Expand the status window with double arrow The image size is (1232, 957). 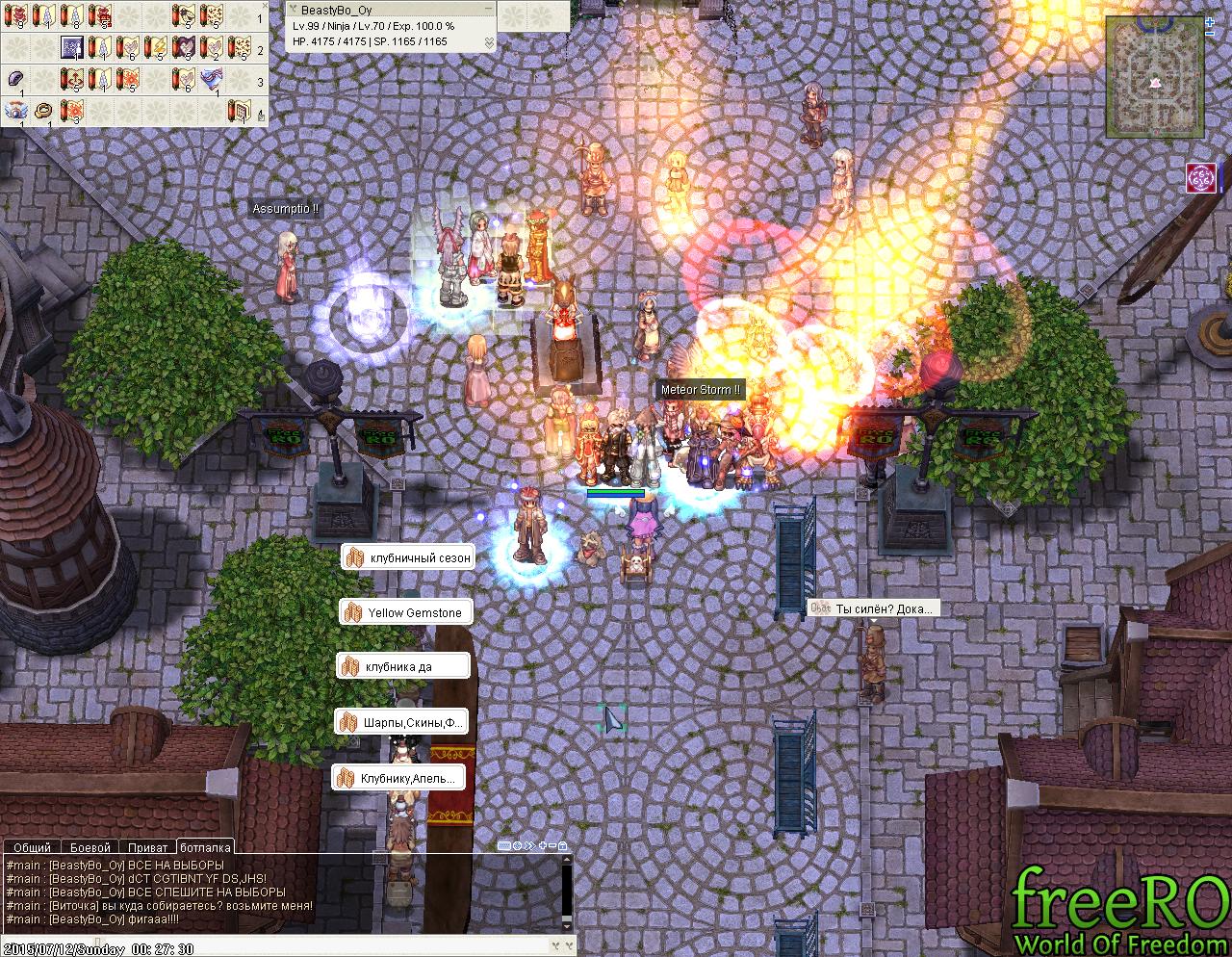coord(489,42)
